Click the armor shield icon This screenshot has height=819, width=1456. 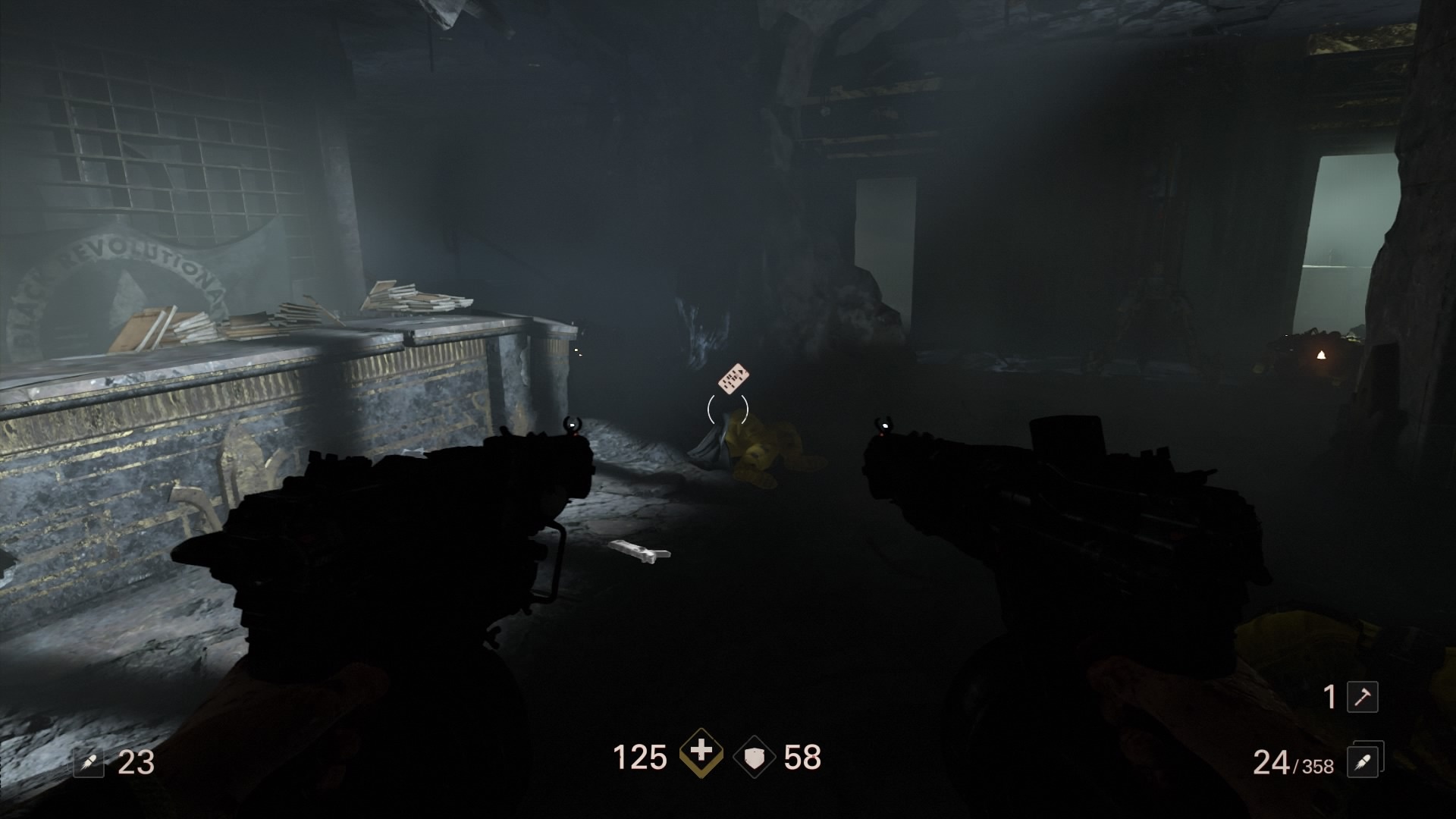[x=755, y=758]
